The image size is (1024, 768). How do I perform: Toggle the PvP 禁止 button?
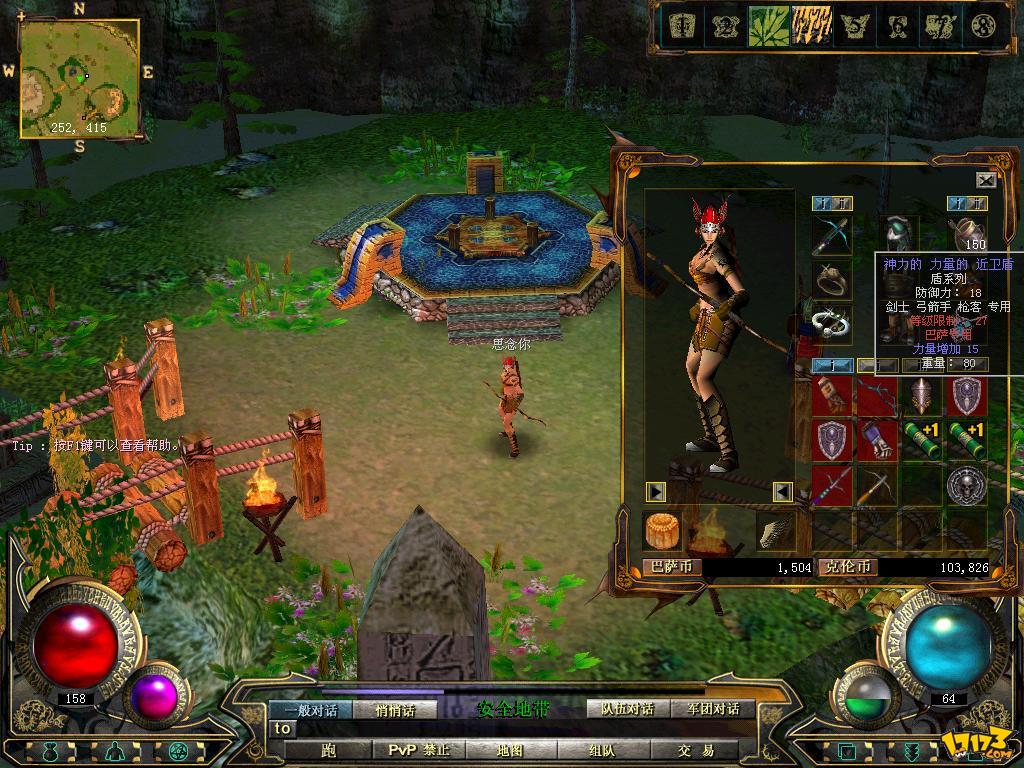[418, 750]
